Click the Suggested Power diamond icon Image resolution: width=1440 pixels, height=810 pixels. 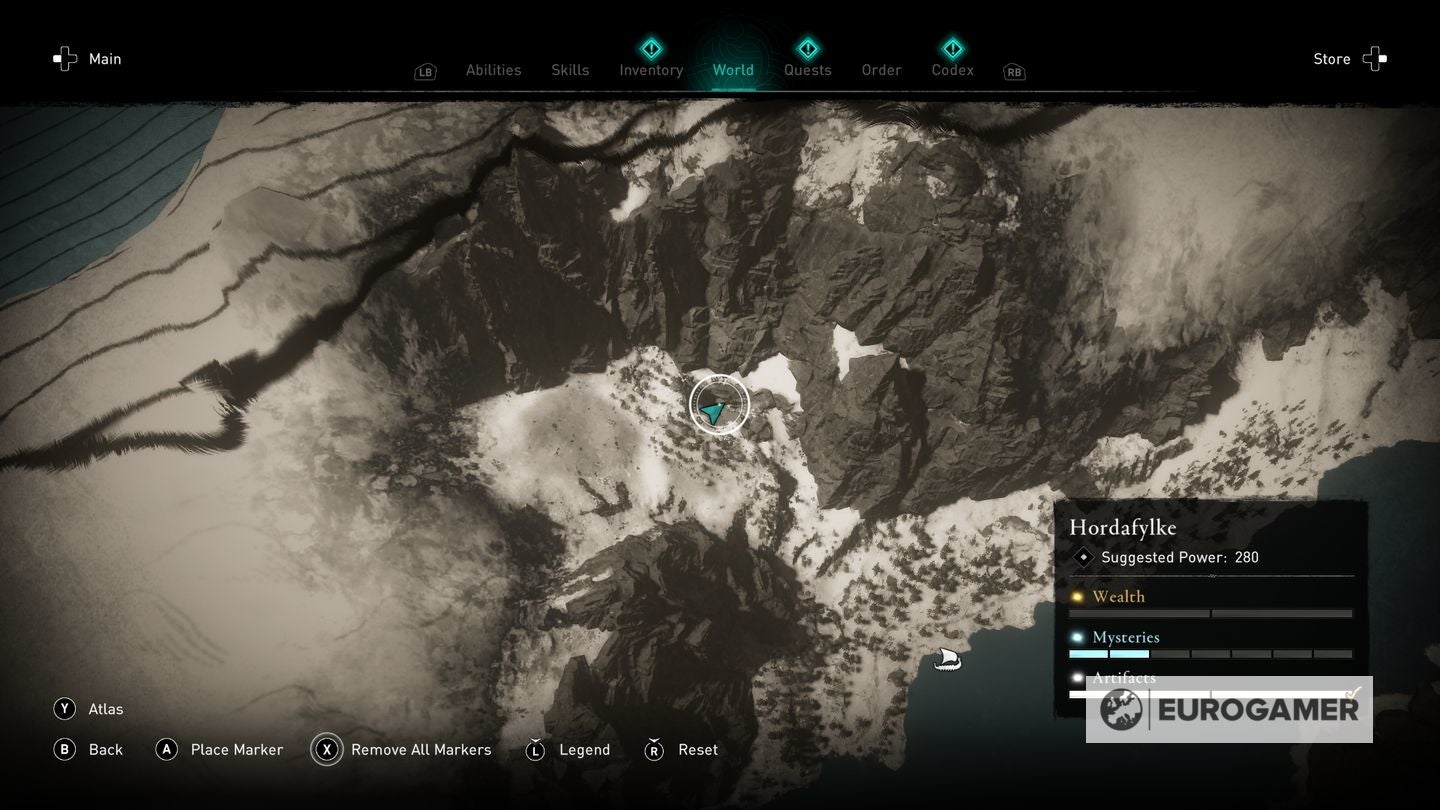pyautogui.click(x=1082, y=557)
